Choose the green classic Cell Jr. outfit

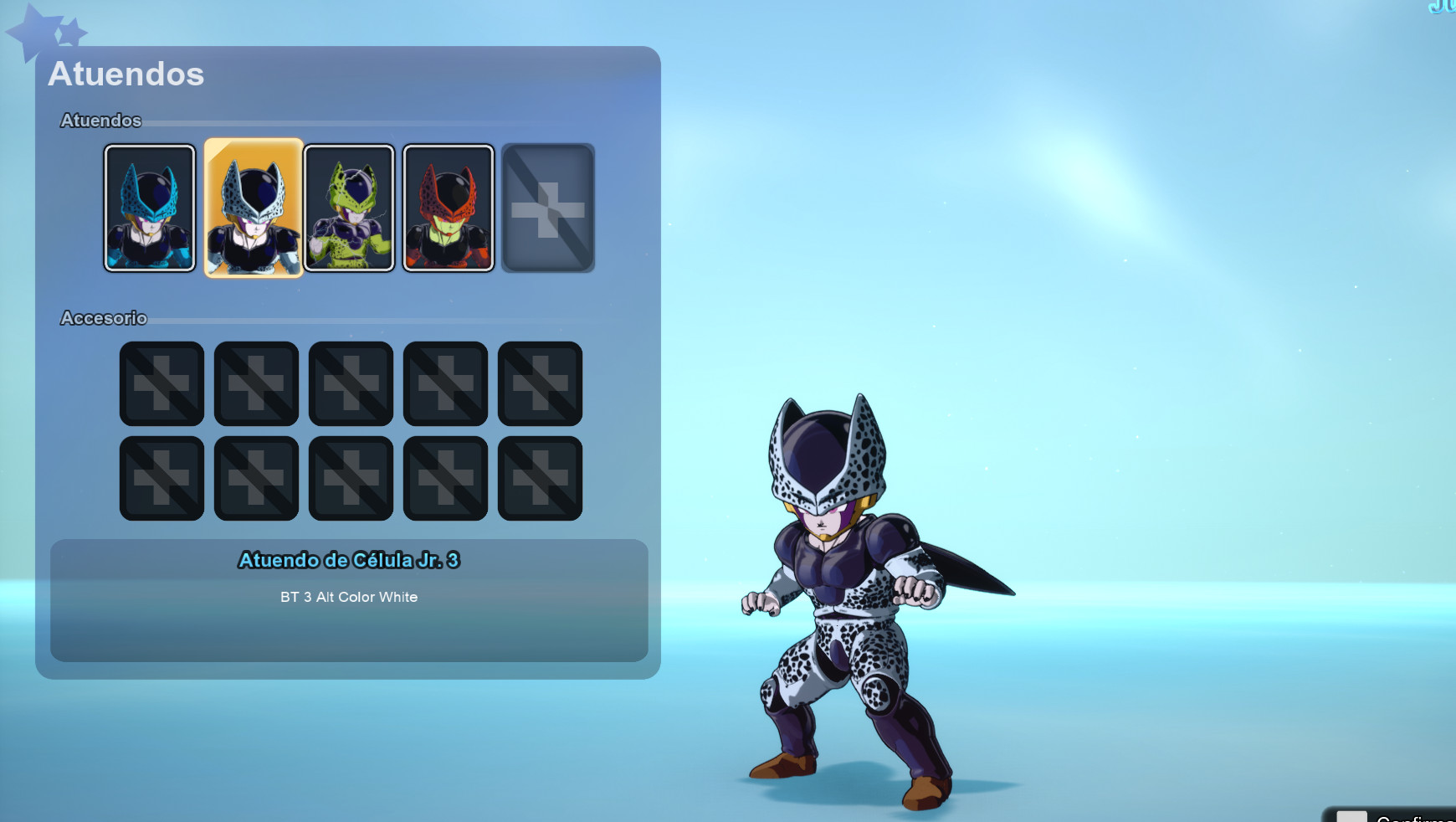pos(351,208)
